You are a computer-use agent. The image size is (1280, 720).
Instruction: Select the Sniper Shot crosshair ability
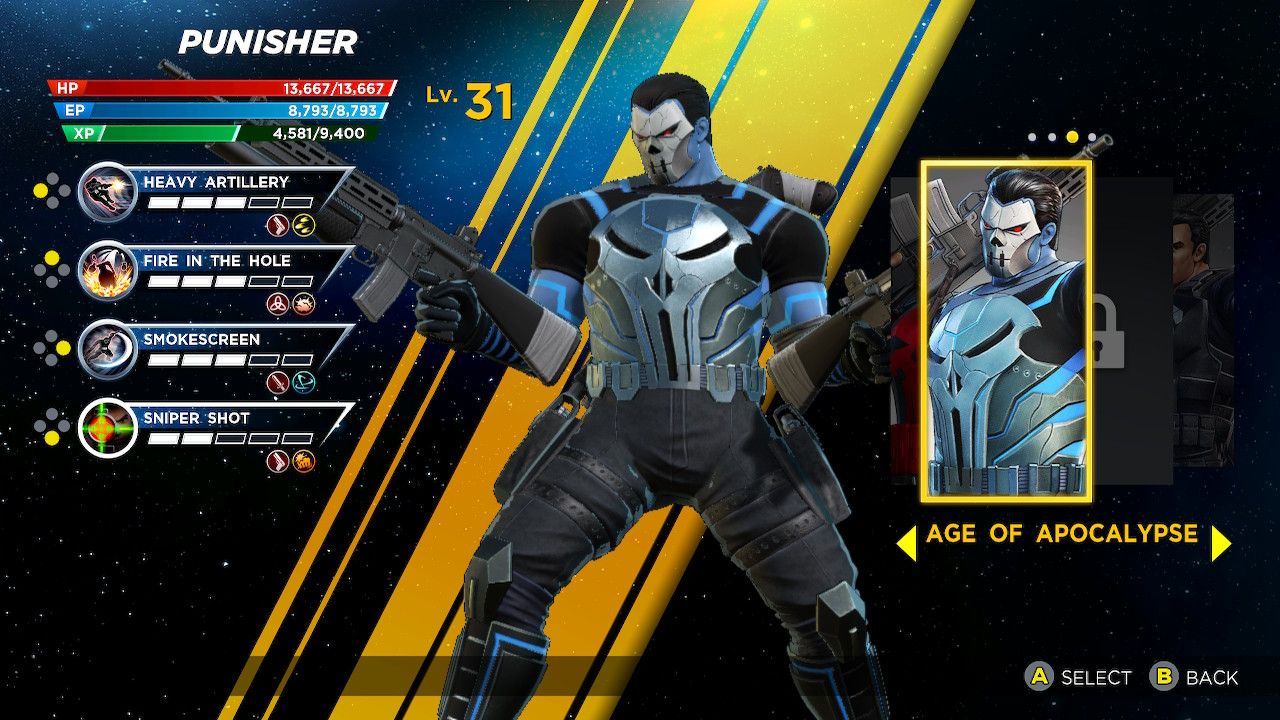point(107,427)
